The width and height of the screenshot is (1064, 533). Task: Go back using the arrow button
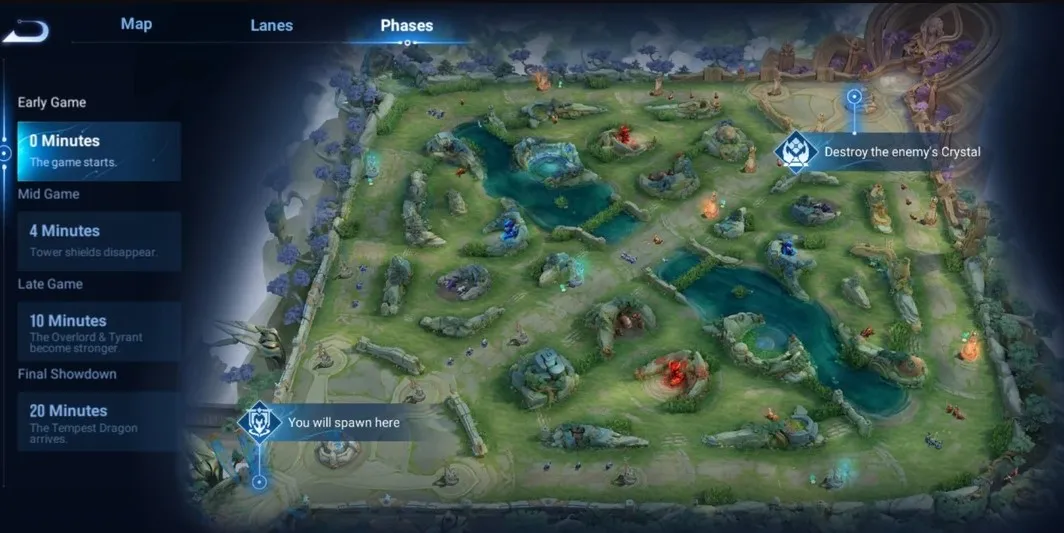pyautogui.click(x=26, y=30)
